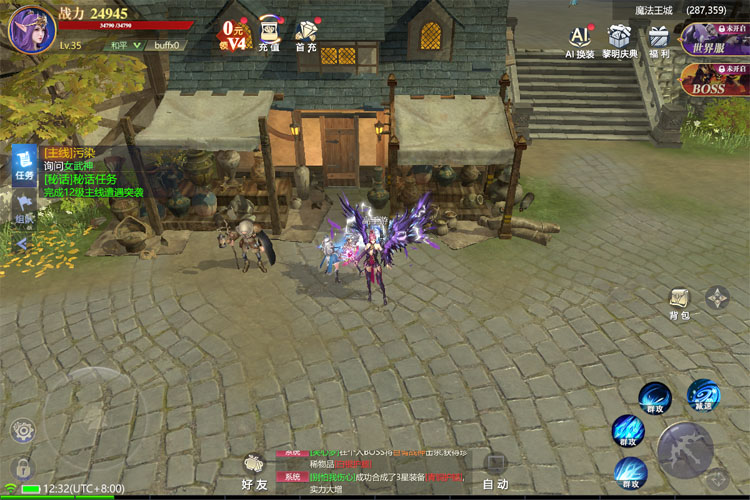Open the 福利 welfare rewards

pyautogui.click(x=659, y=42)
